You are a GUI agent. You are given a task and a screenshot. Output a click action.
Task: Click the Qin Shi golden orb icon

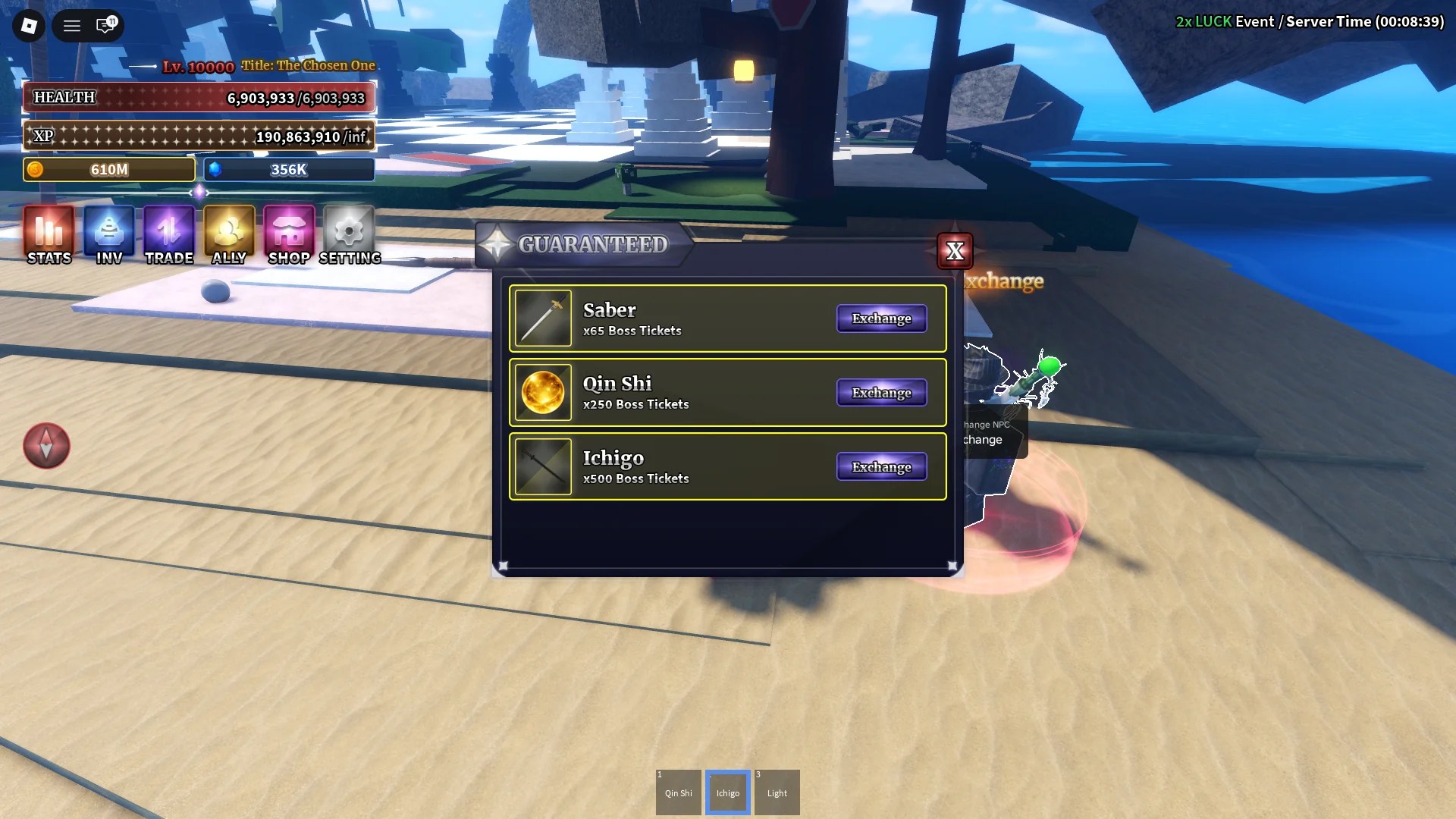click(543, 392)
